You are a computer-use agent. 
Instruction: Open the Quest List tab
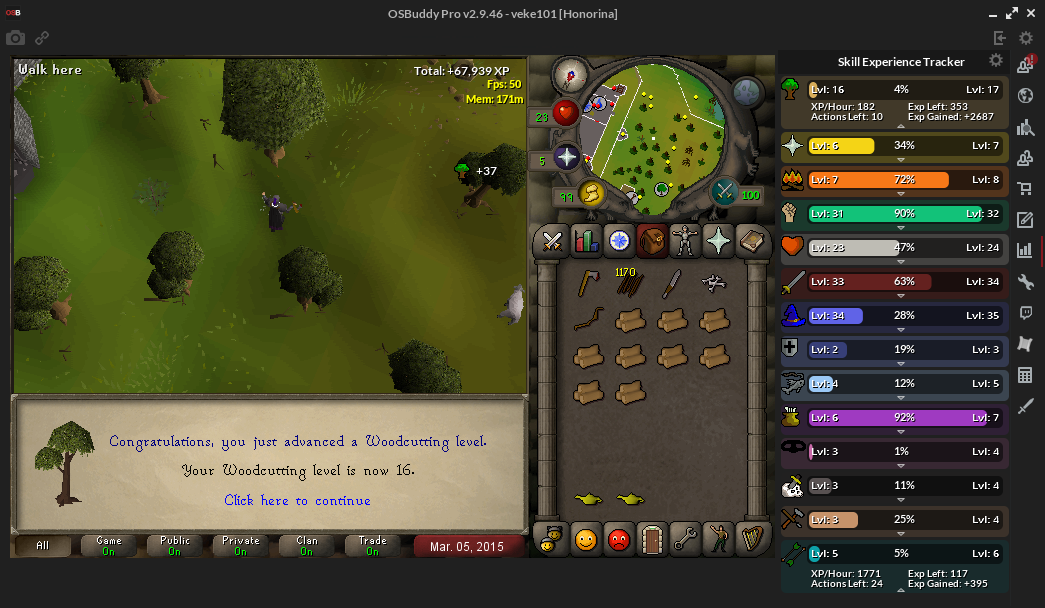point(619,240)
